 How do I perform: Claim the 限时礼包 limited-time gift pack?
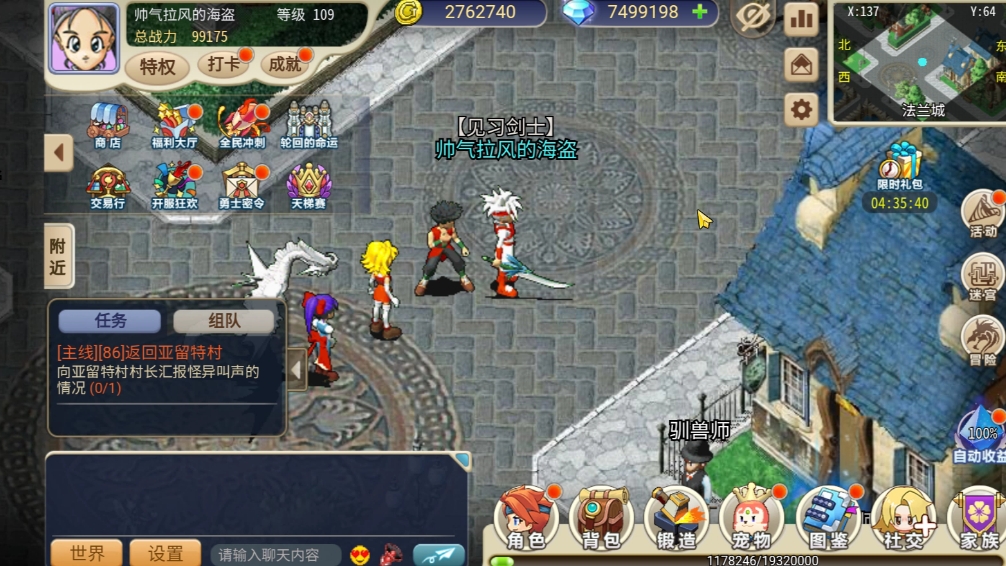click(900, 167)
